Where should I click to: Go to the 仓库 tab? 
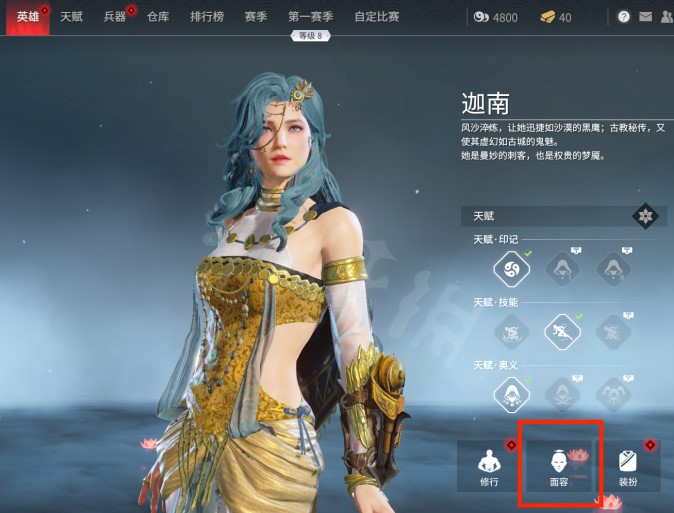click(x=158, y=17)
